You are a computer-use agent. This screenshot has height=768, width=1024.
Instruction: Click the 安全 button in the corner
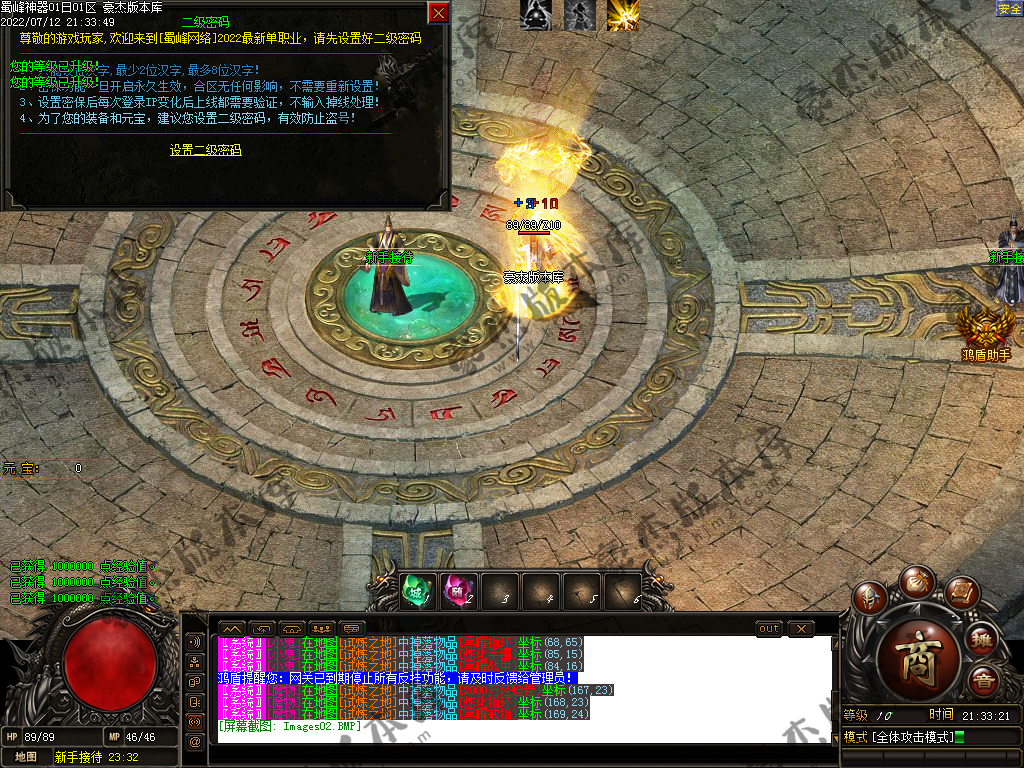tap(1009, 9)
